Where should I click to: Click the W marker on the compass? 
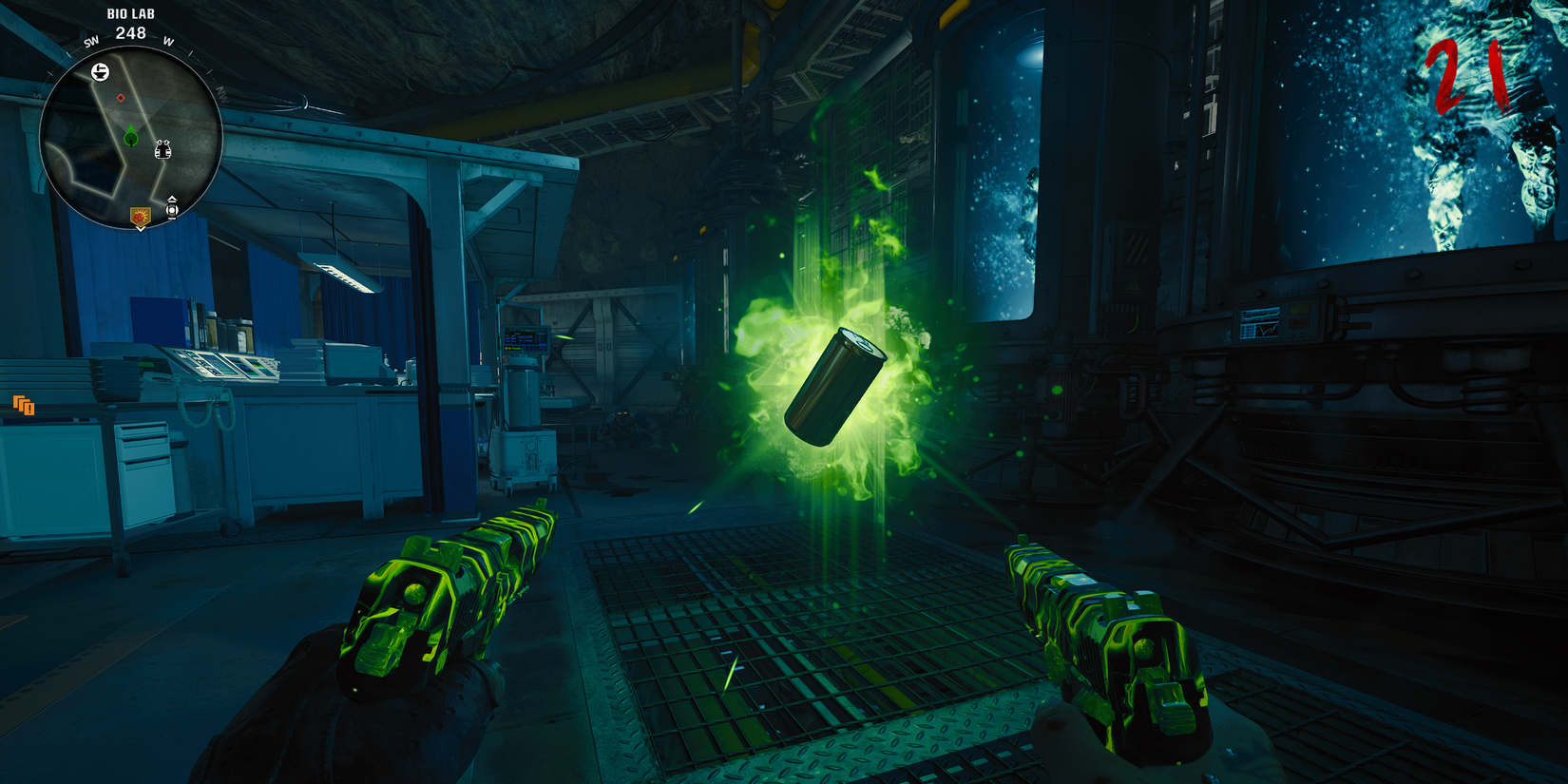(x=166, y=43)
